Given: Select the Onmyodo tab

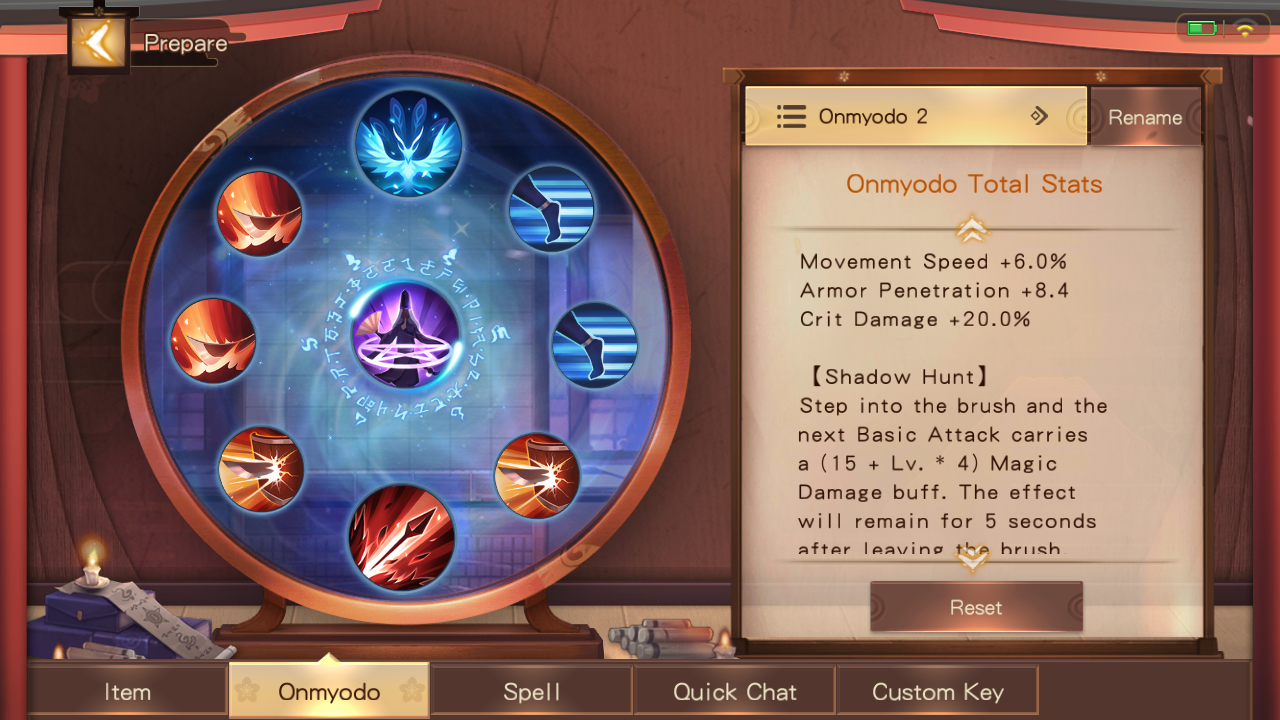Looking at the screenshot, I should tap(329, 692).
